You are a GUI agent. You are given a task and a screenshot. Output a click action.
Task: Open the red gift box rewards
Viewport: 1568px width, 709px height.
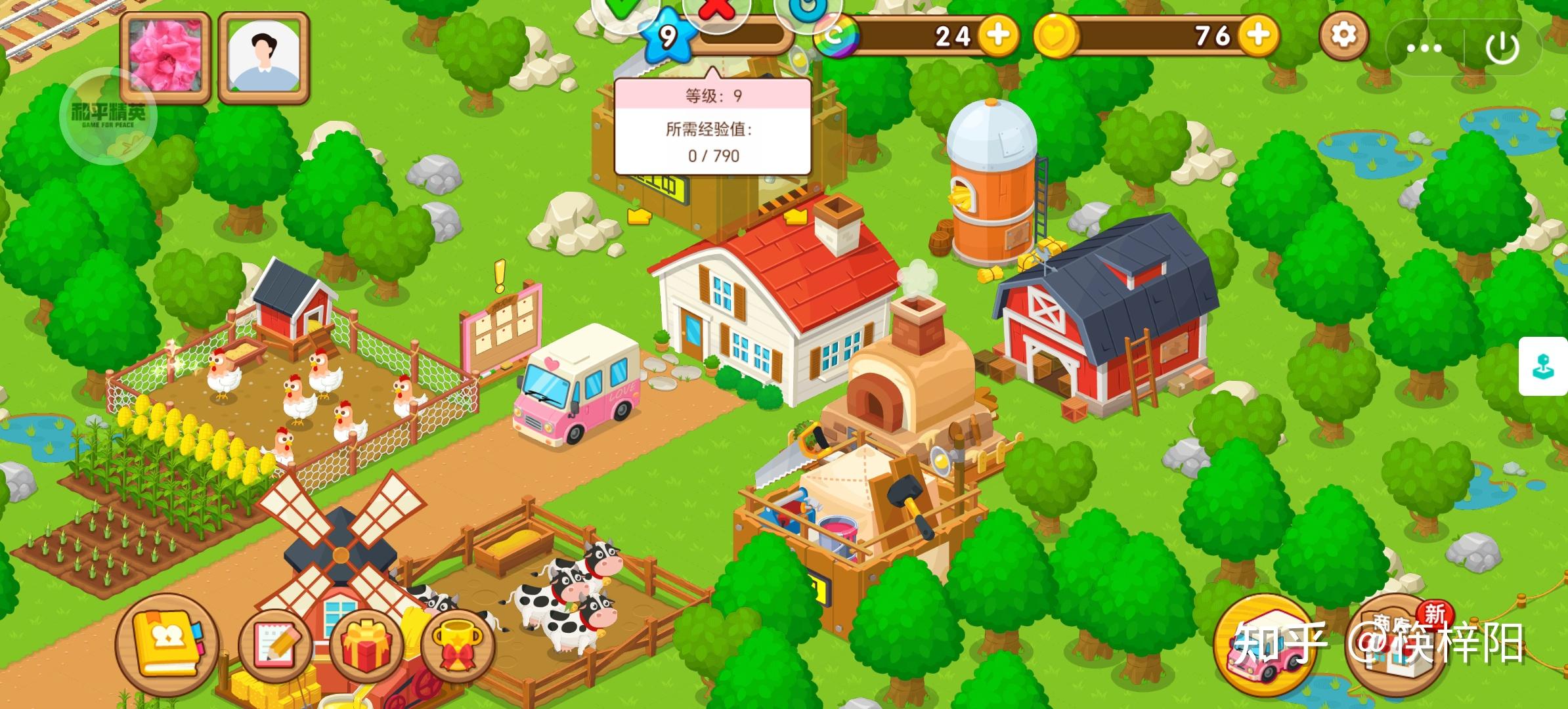(366, 643)
